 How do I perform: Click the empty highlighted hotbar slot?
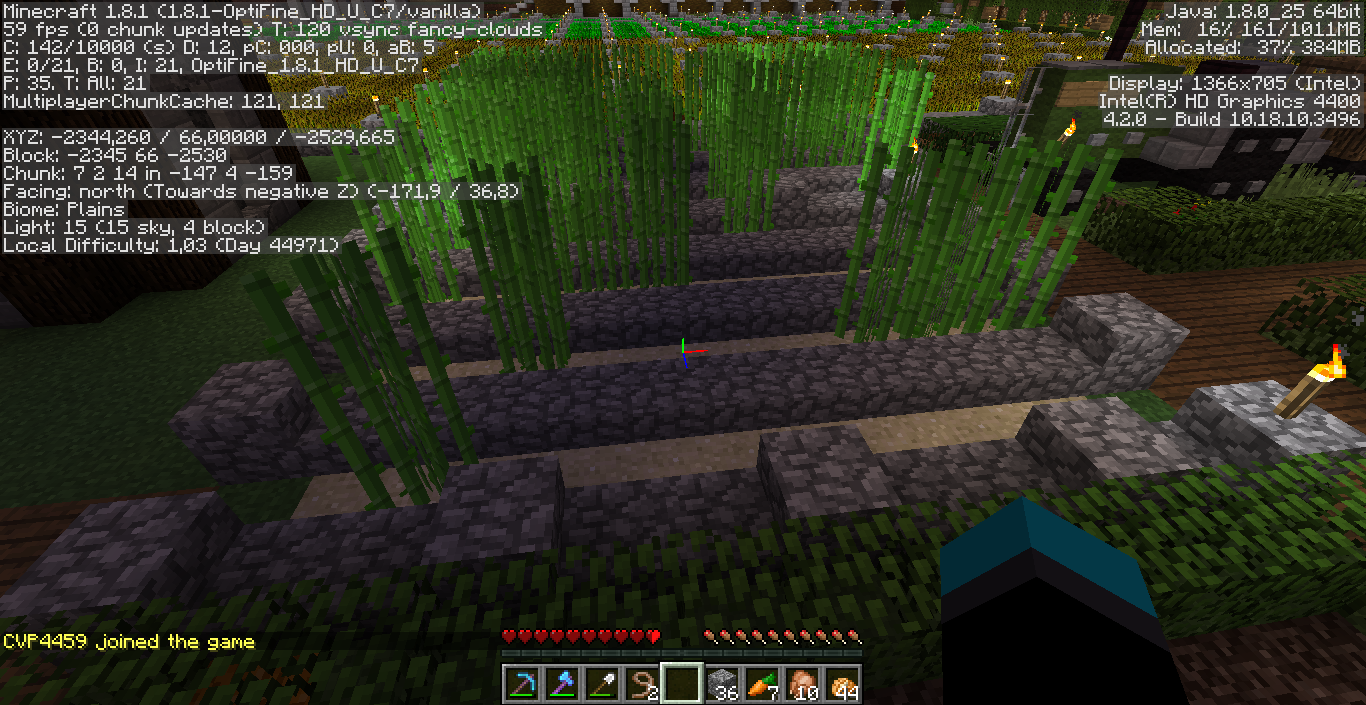(x=680, y=683)
